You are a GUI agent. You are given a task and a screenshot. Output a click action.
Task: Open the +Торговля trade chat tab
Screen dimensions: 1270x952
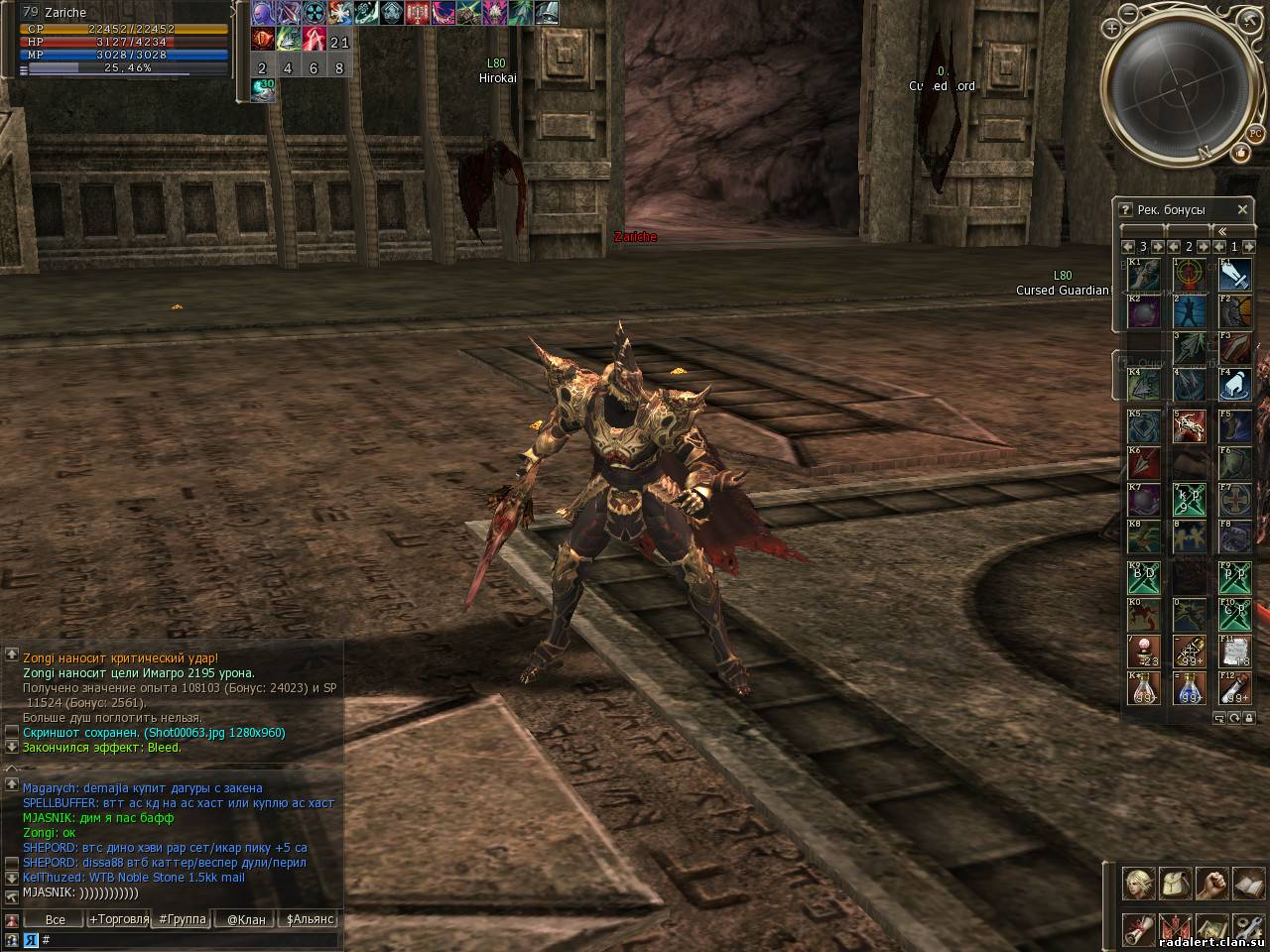pyautogui.click(x=119, y=919)
